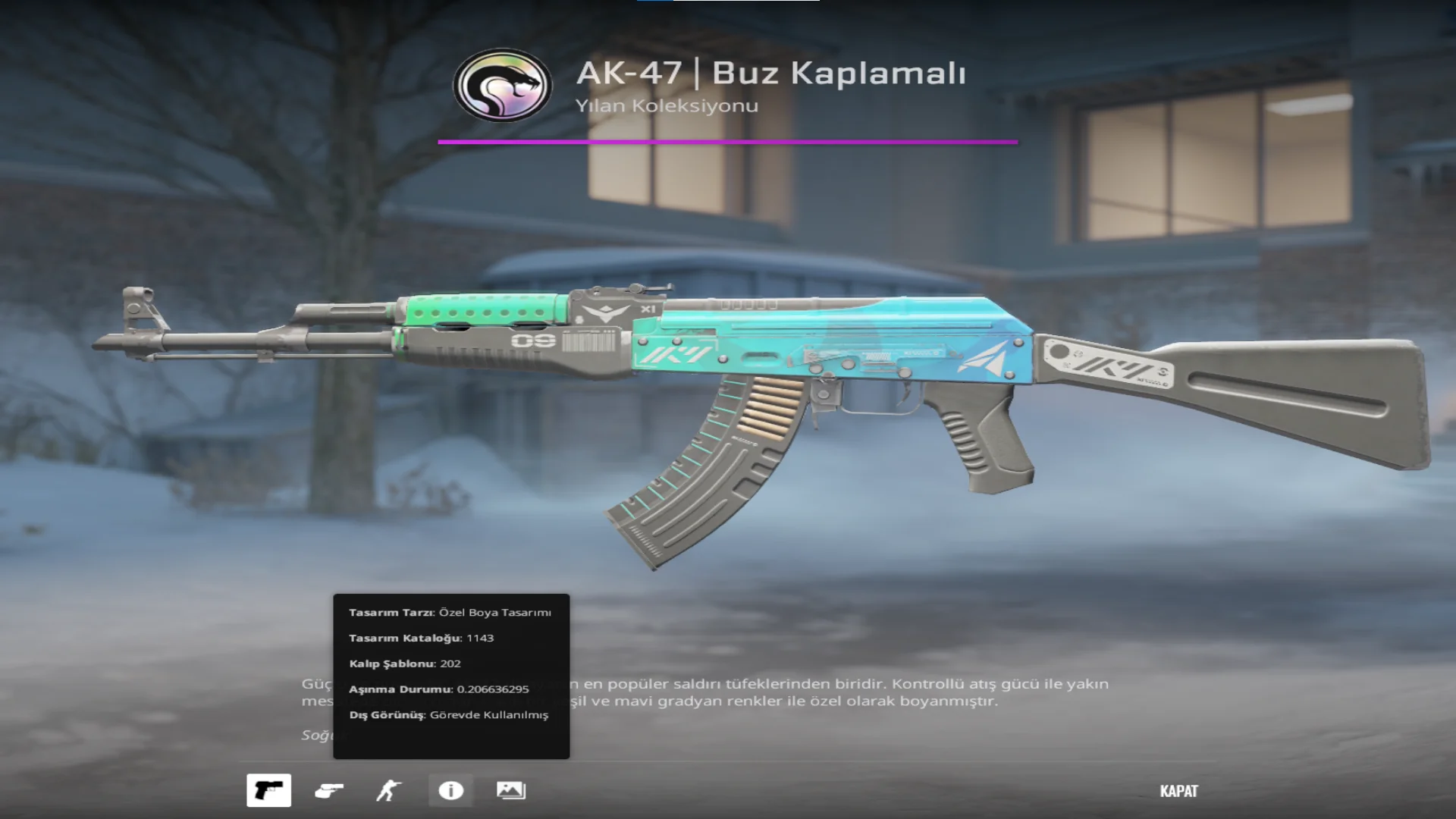
Task: Switch to the hand-held weapon view
Action: [x=328, y=790]
